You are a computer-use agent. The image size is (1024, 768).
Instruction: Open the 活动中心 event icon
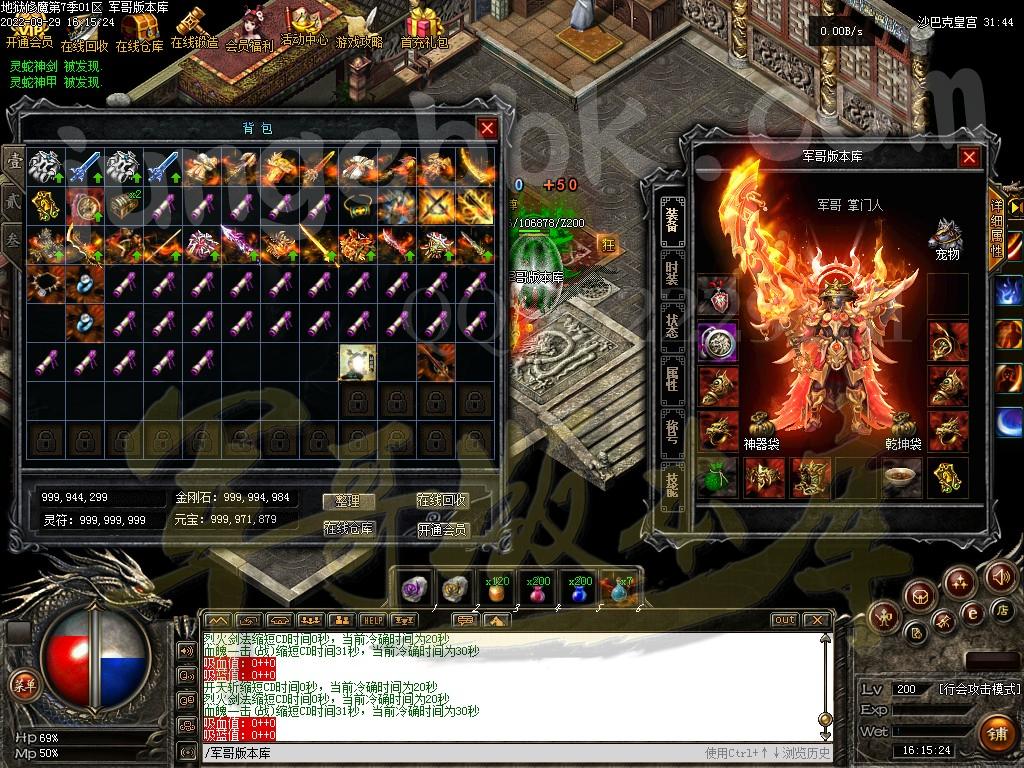click(x=303, y=24)
